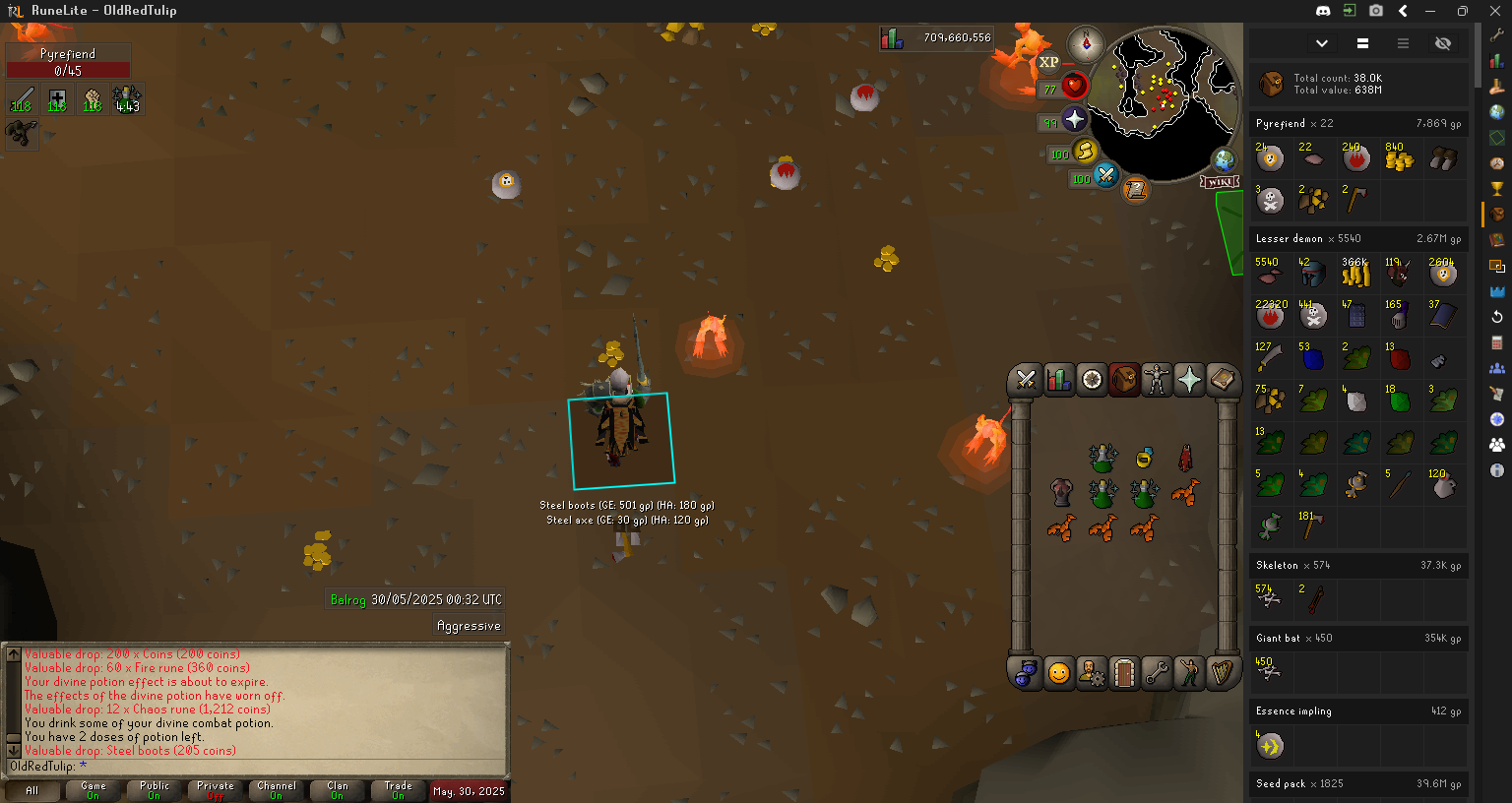Show the Prayer tab
Viewport: 1512px width, 803px height.
point(1189,379)
